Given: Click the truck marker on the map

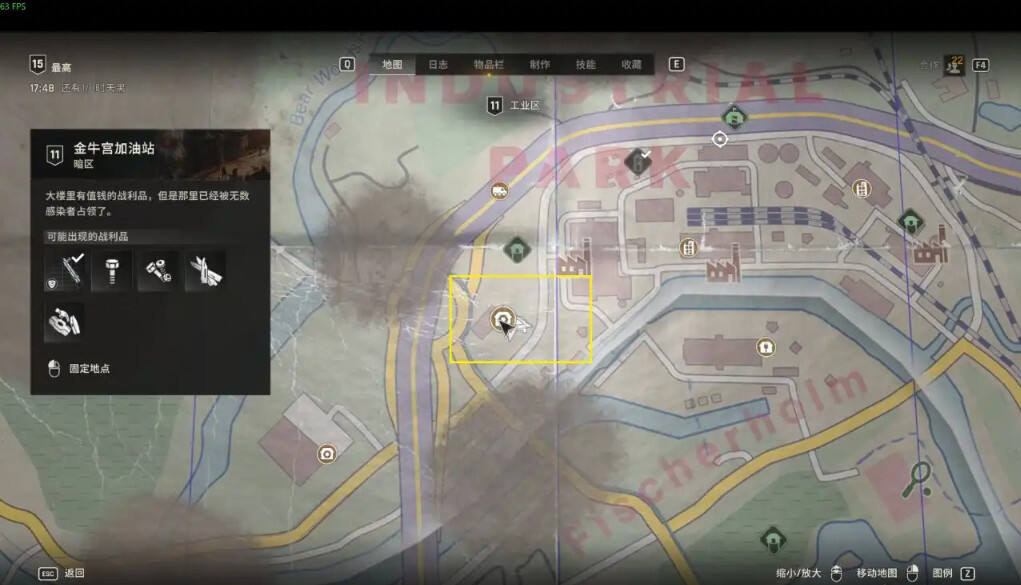Looking at the screenshot, I should point(499,190).
